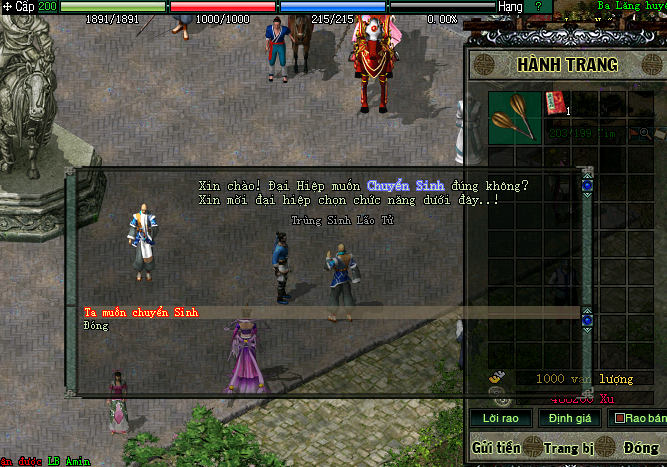Image resolution: width=667 pixels, height=467 pixels.
Task: Open the 'Định giá' pricing button
Action: [x=568, y=418]
